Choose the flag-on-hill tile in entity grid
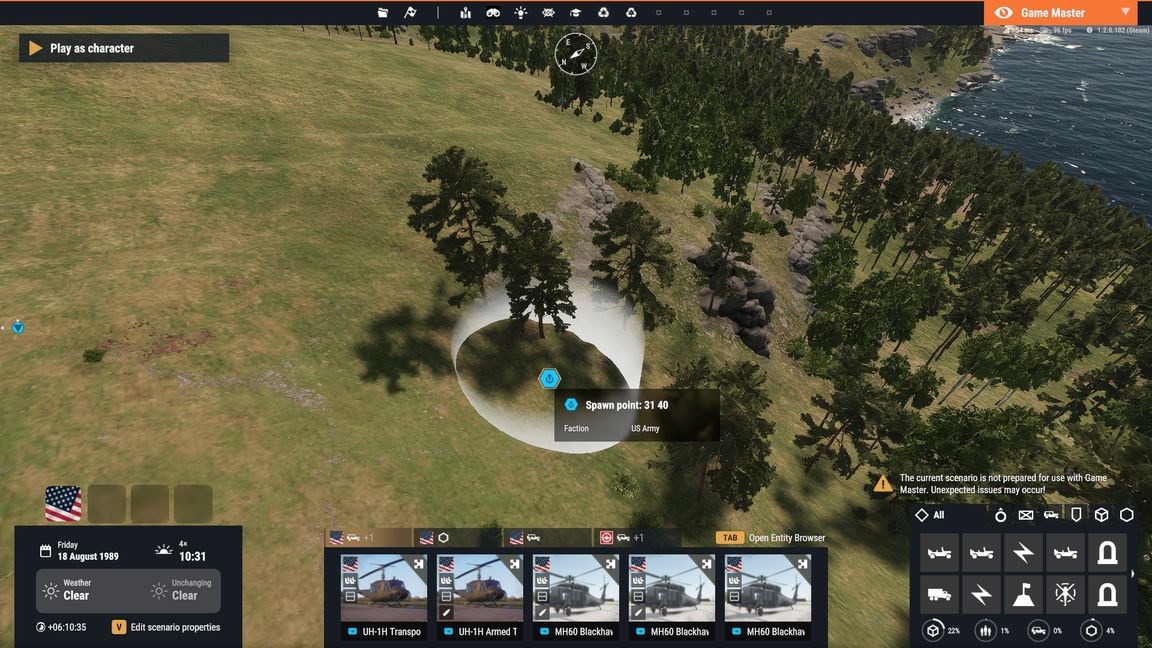The image size is (1152, 648). pyautogui.click(x=1023, y=595)
